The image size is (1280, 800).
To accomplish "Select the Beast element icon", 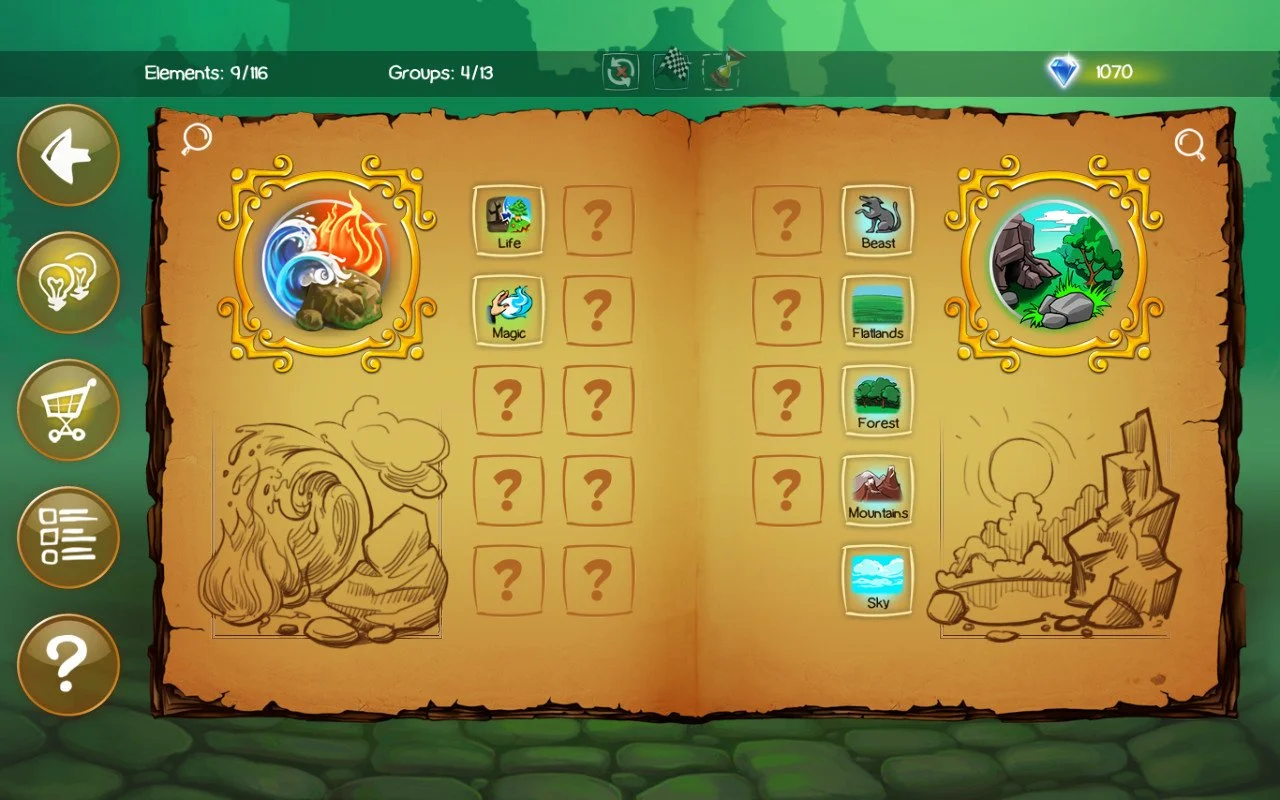I will 878,218.
